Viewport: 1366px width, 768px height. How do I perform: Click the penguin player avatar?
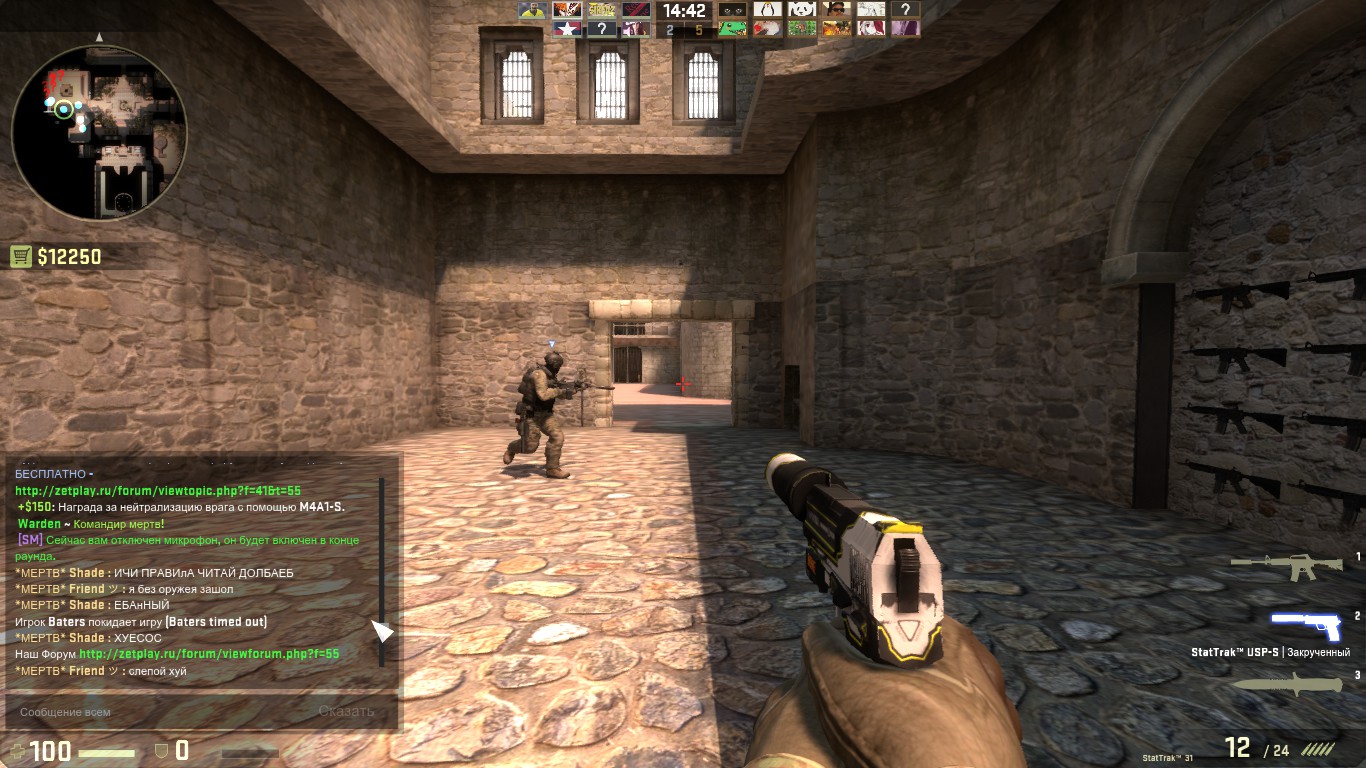(x=768, y=10)
